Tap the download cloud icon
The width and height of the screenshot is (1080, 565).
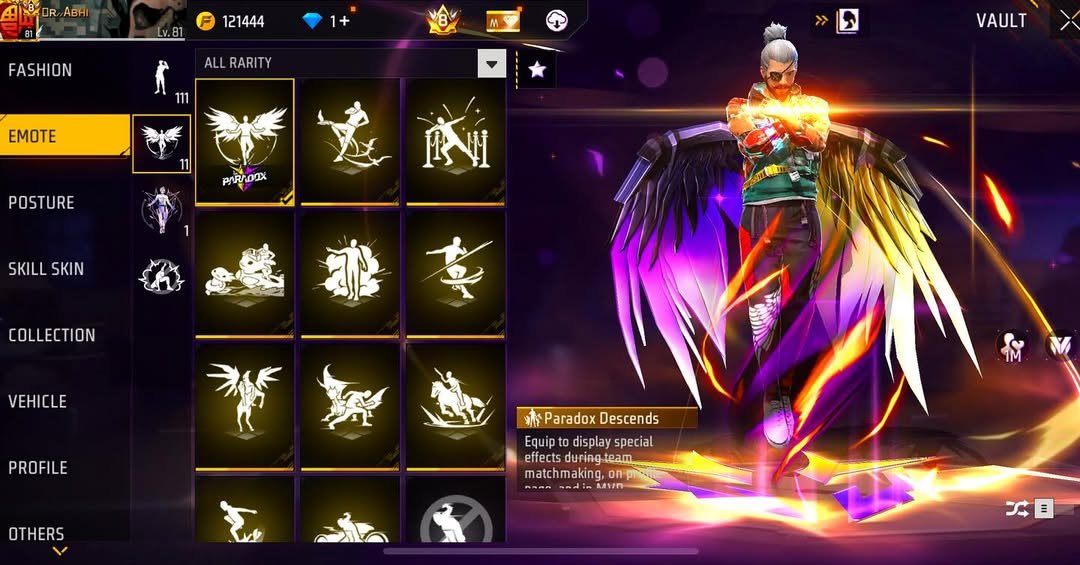(556, 20)
